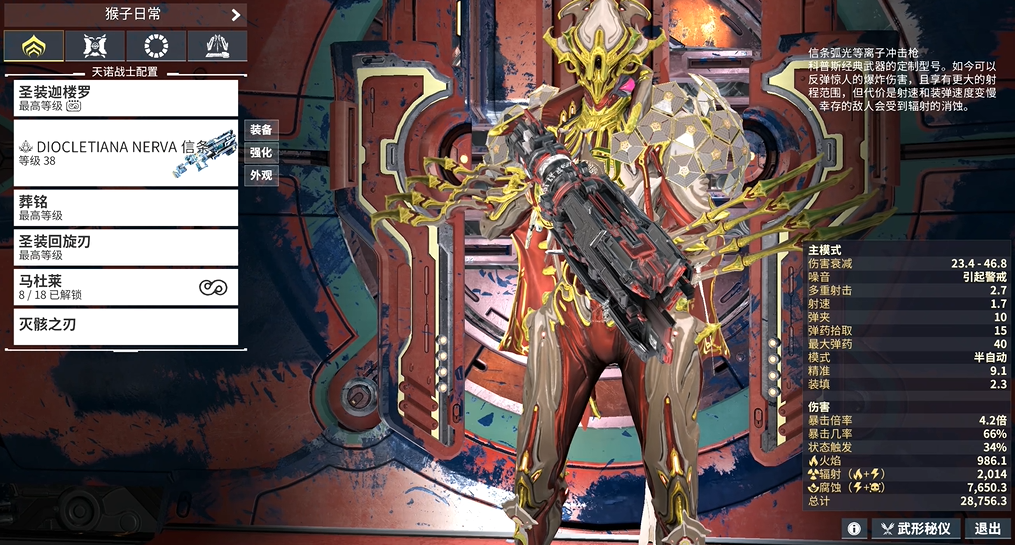Choose the Diocletiana Nerva primary weapon slot

(126, 153)
